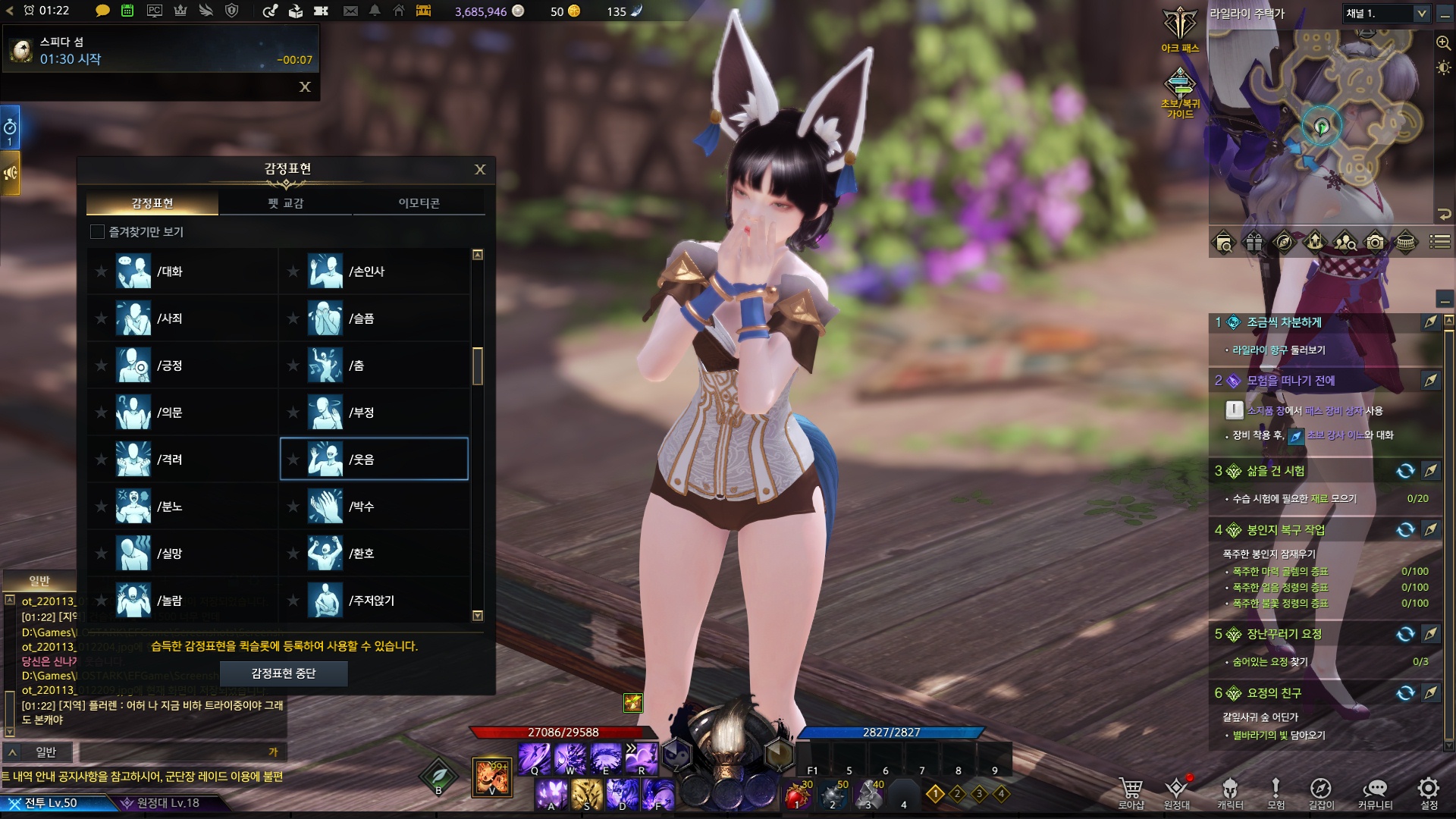1456x819 pixels.
Task: Toggle the 즐겨찾기만 보기 checkbox
Action: tap(97, 232)
